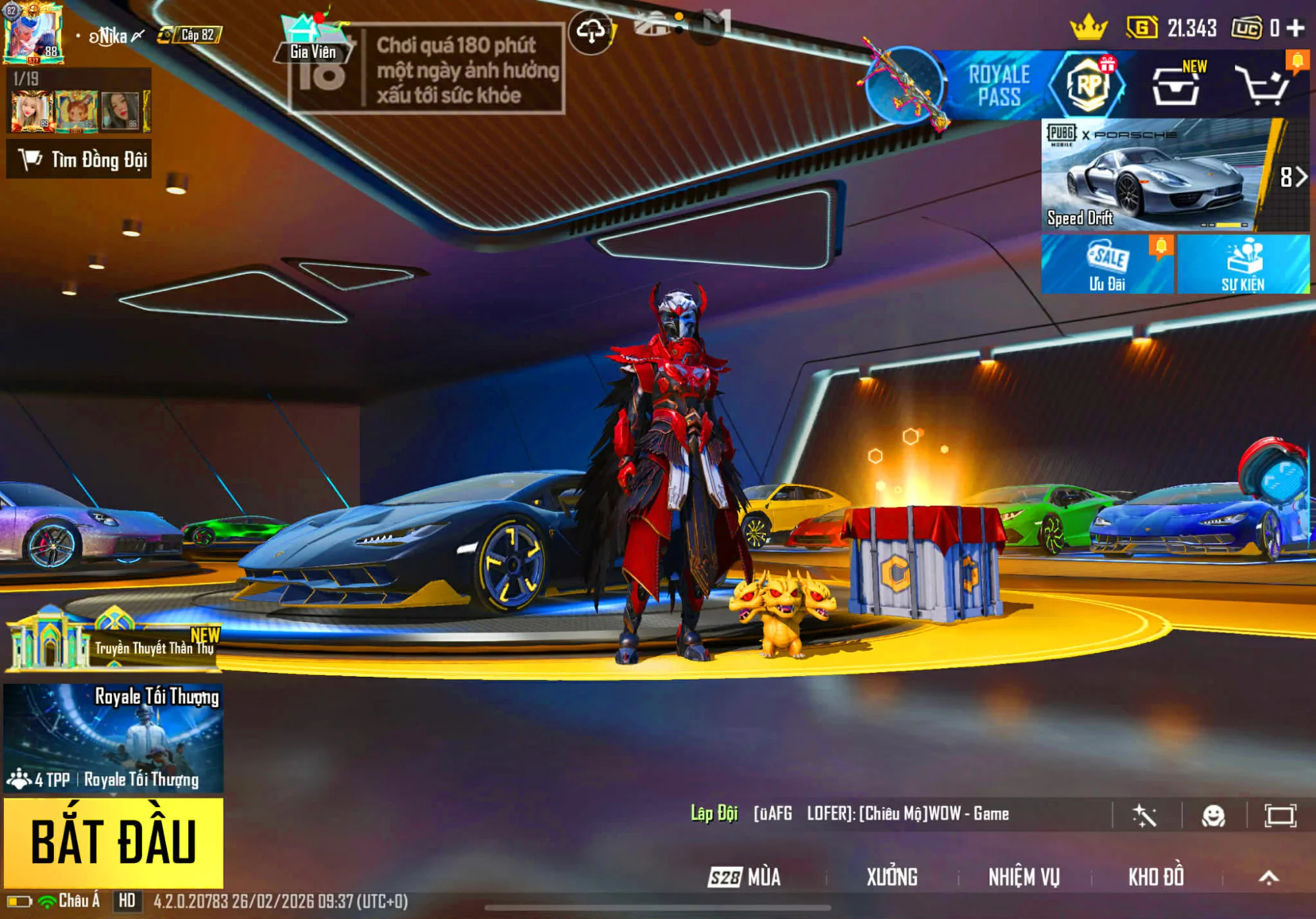The image size is (1316, 919).
Task: Start the match with BẮT ĐẦU
Action: click(113, 842)
